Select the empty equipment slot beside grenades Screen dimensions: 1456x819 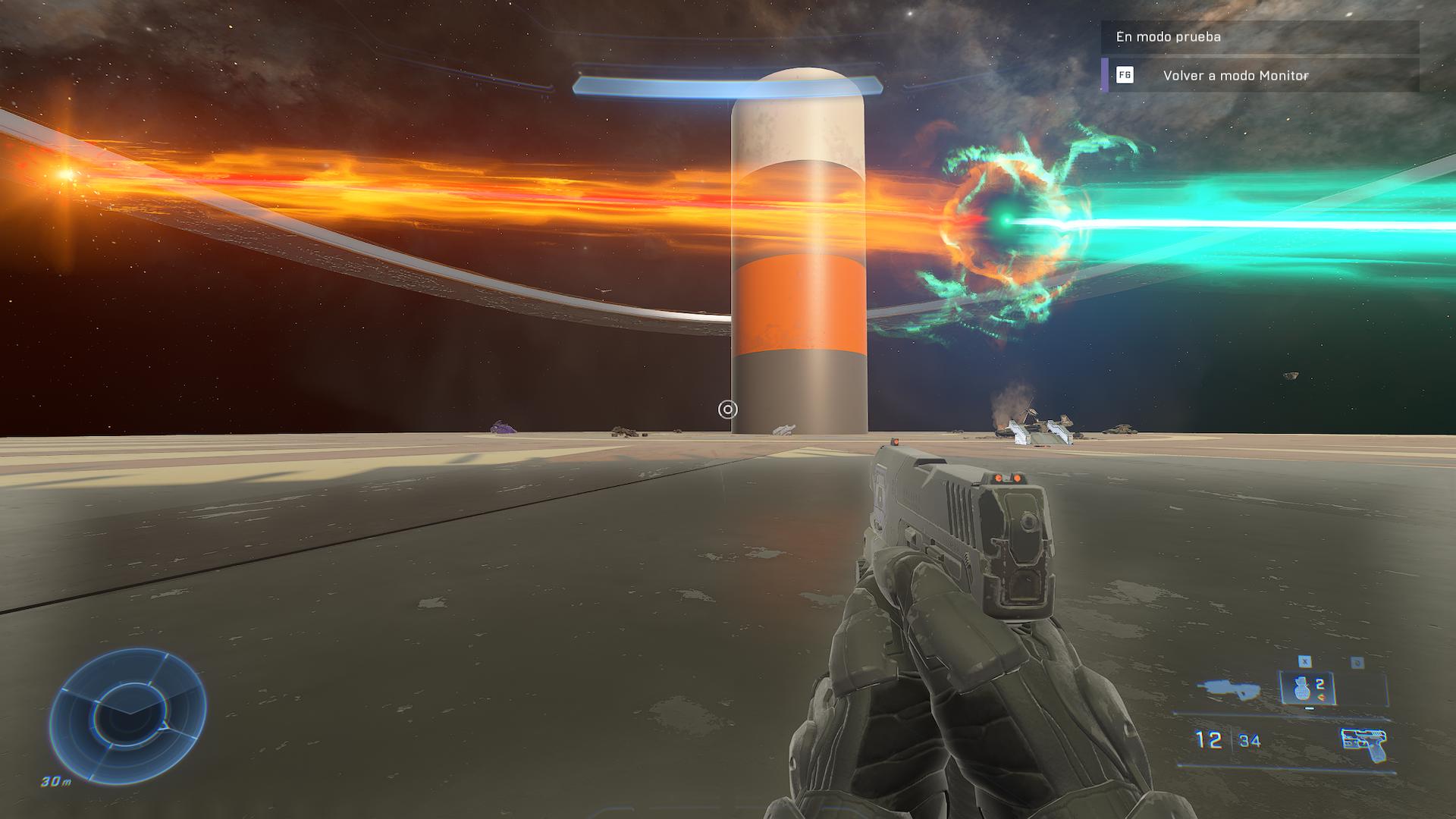pyautogui.click(x=1362, y=689)
